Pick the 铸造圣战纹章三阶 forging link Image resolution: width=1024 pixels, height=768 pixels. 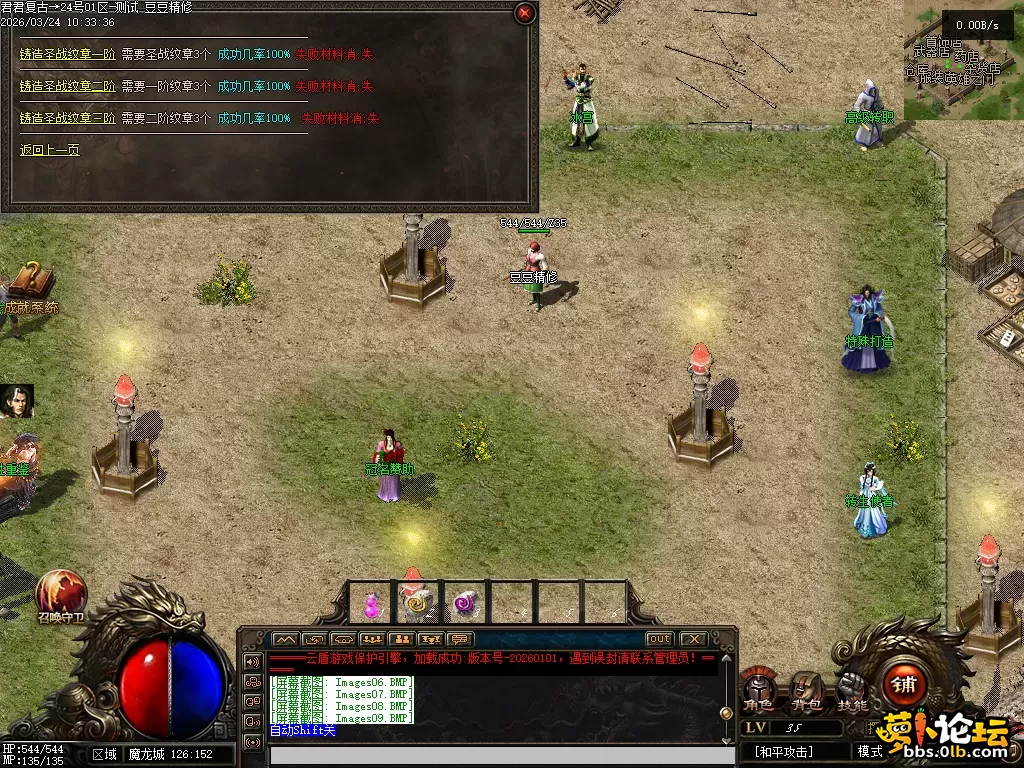(67, 118)
